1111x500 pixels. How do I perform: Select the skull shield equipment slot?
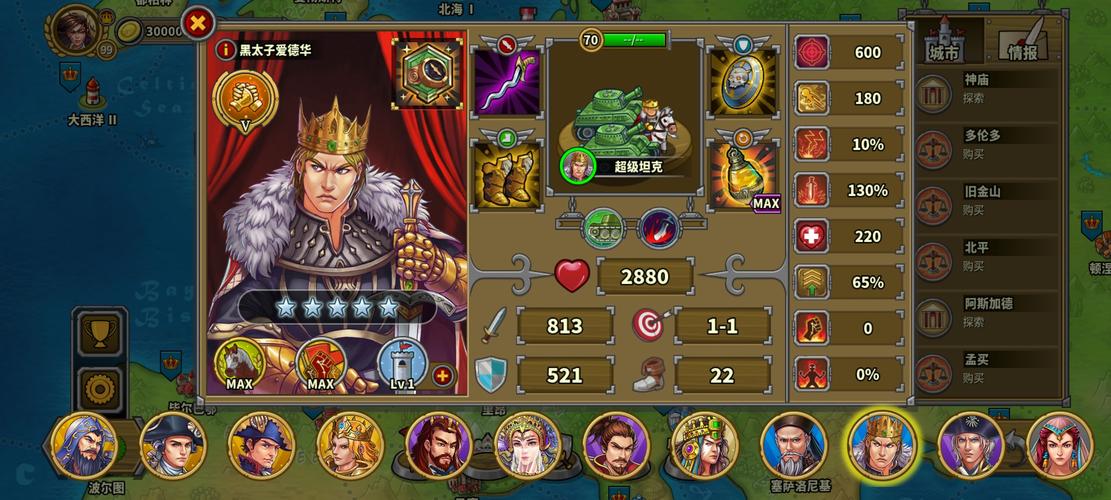(742, 82)
